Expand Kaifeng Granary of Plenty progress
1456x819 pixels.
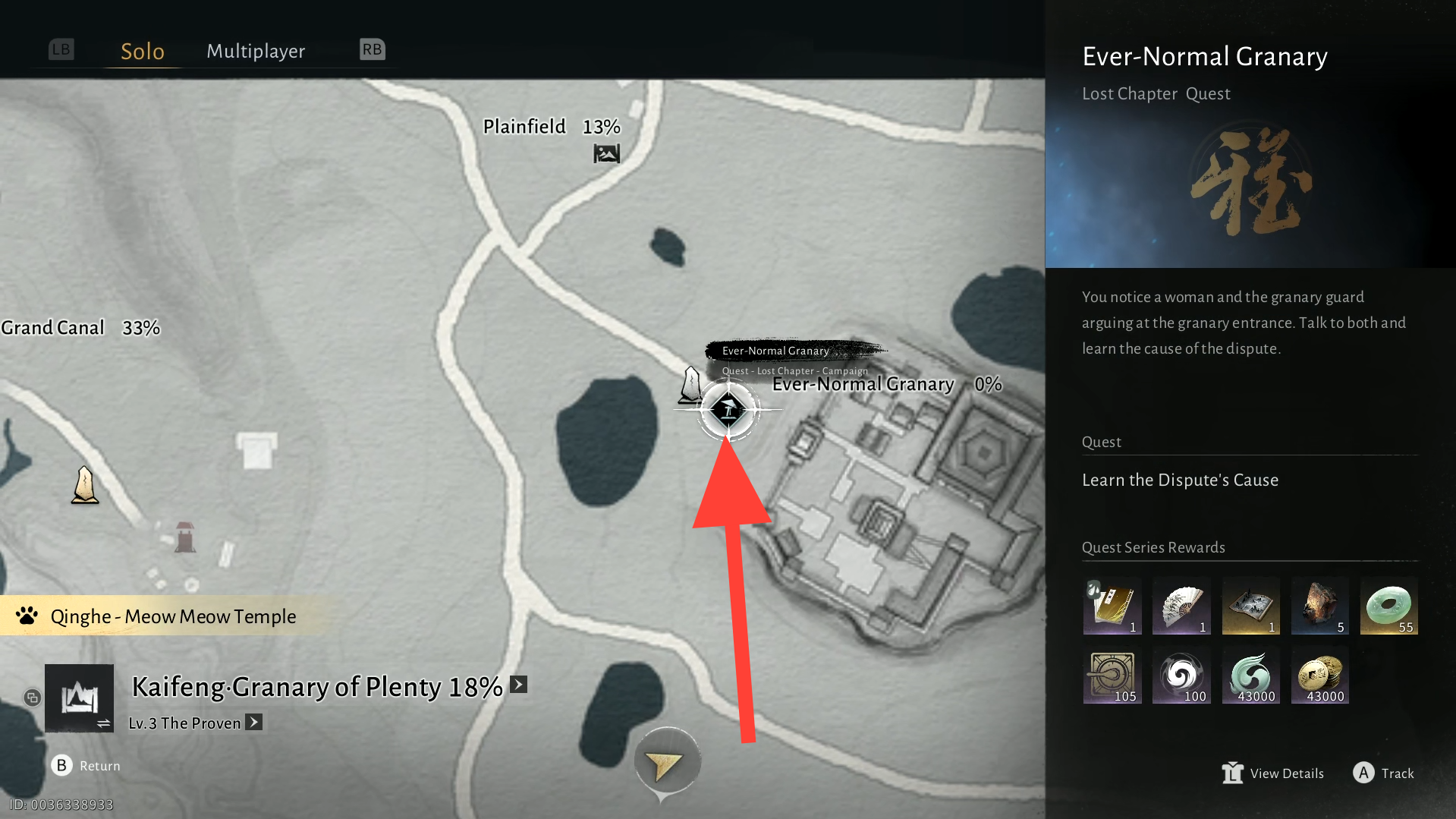pyautogui.click(x=519, y=685)
